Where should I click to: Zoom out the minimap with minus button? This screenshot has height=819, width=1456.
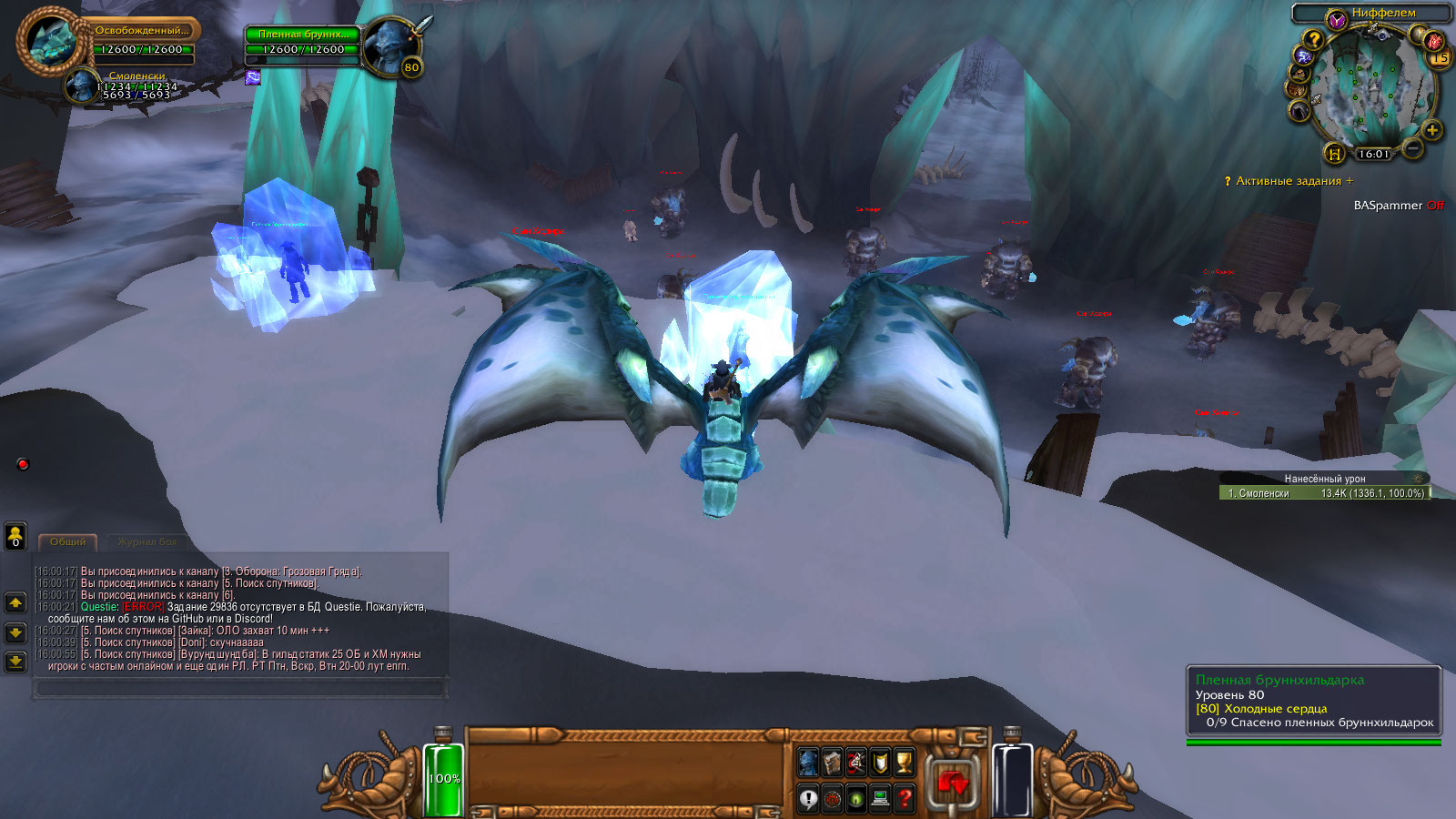pos(1412,147)
